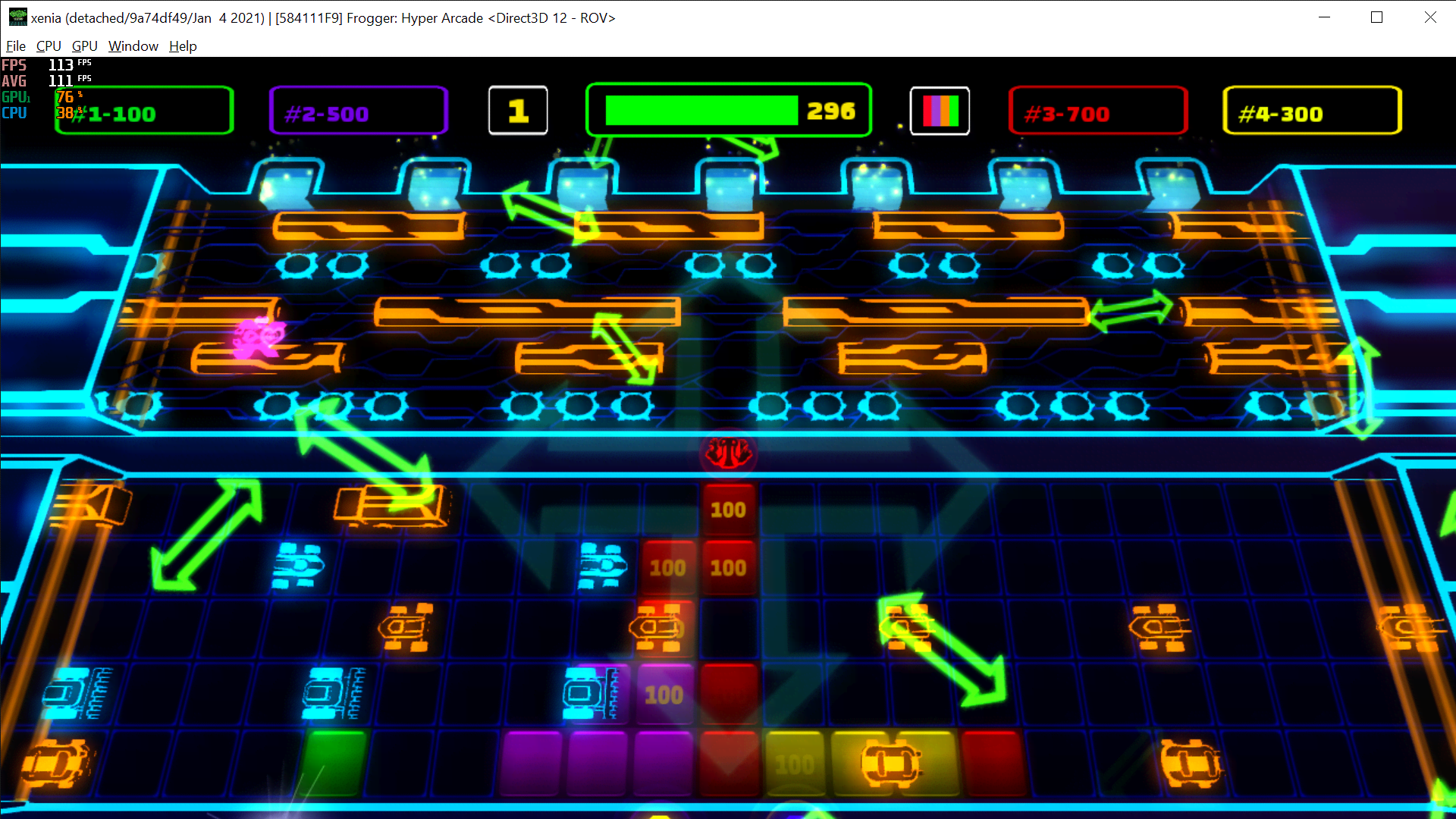Open the CPU menu

pyautogui.click(x=49, y=46)
